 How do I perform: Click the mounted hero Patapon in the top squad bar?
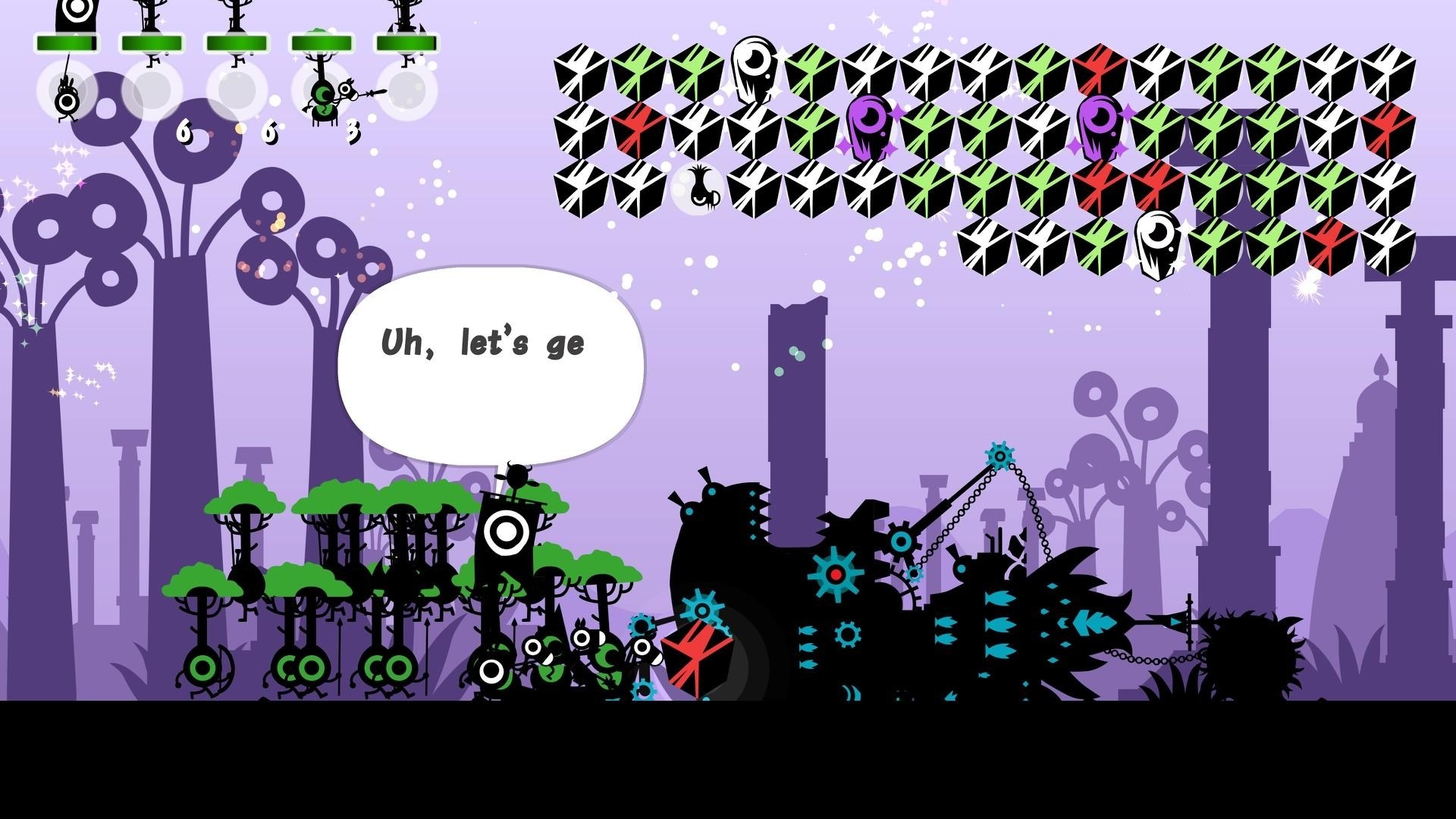326,99
